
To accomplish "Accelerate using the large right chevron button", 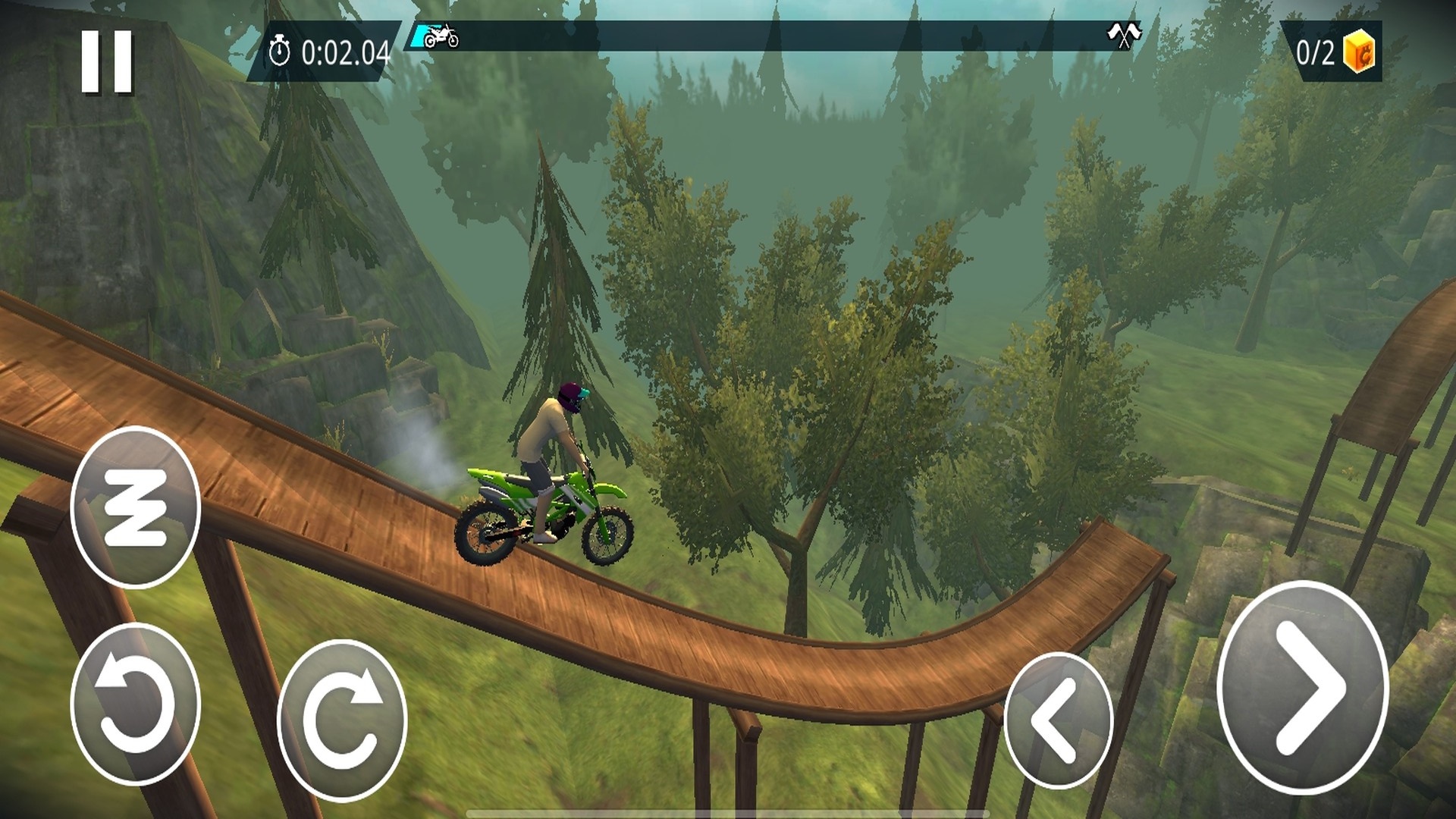I will (x=1302, y=688).
